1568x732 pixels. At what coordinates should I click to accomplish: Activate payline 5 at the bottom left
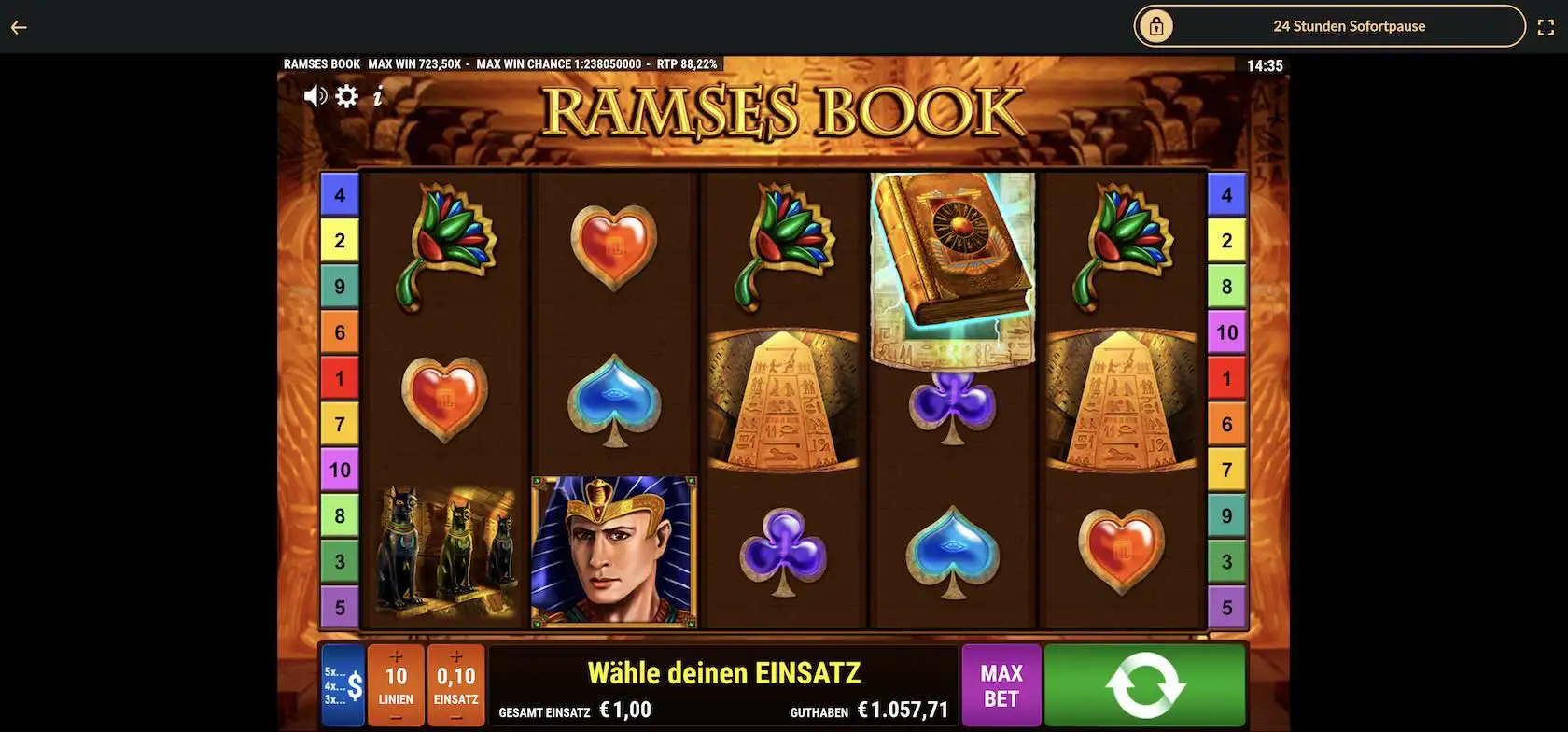pyautogui.click(x=340, y=607)
